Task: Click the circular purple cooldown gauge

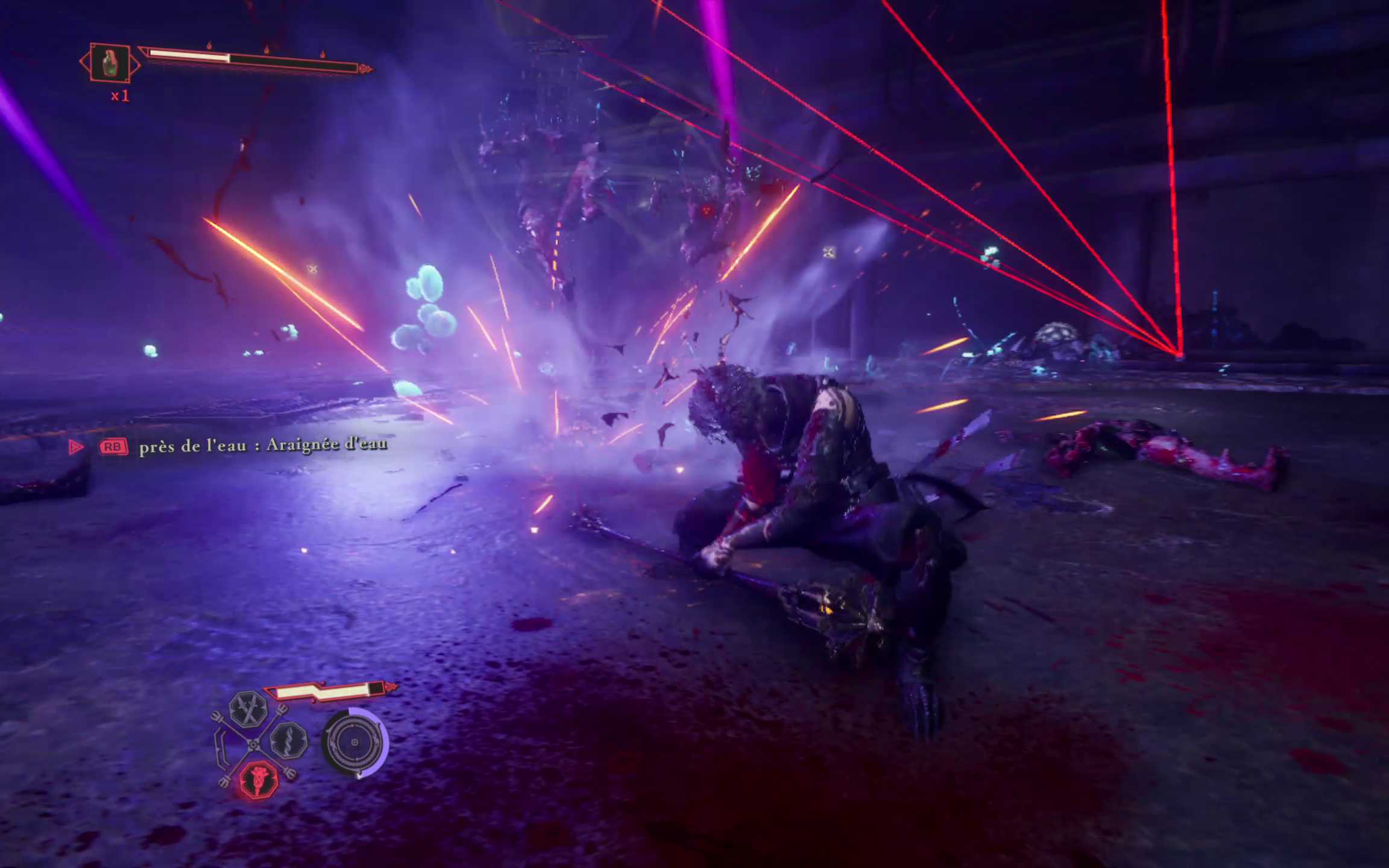Action: point(354,742)
